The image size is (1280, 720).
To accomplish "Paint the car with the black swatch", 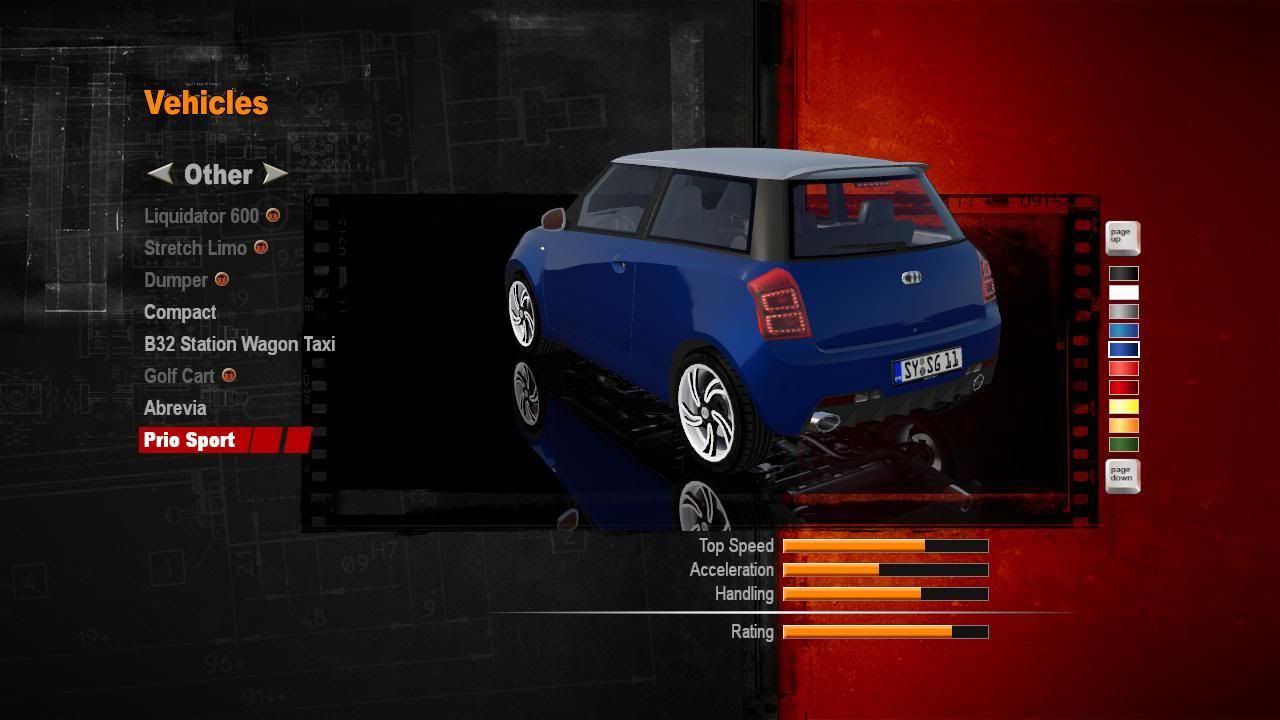I will click(1123, 273).
